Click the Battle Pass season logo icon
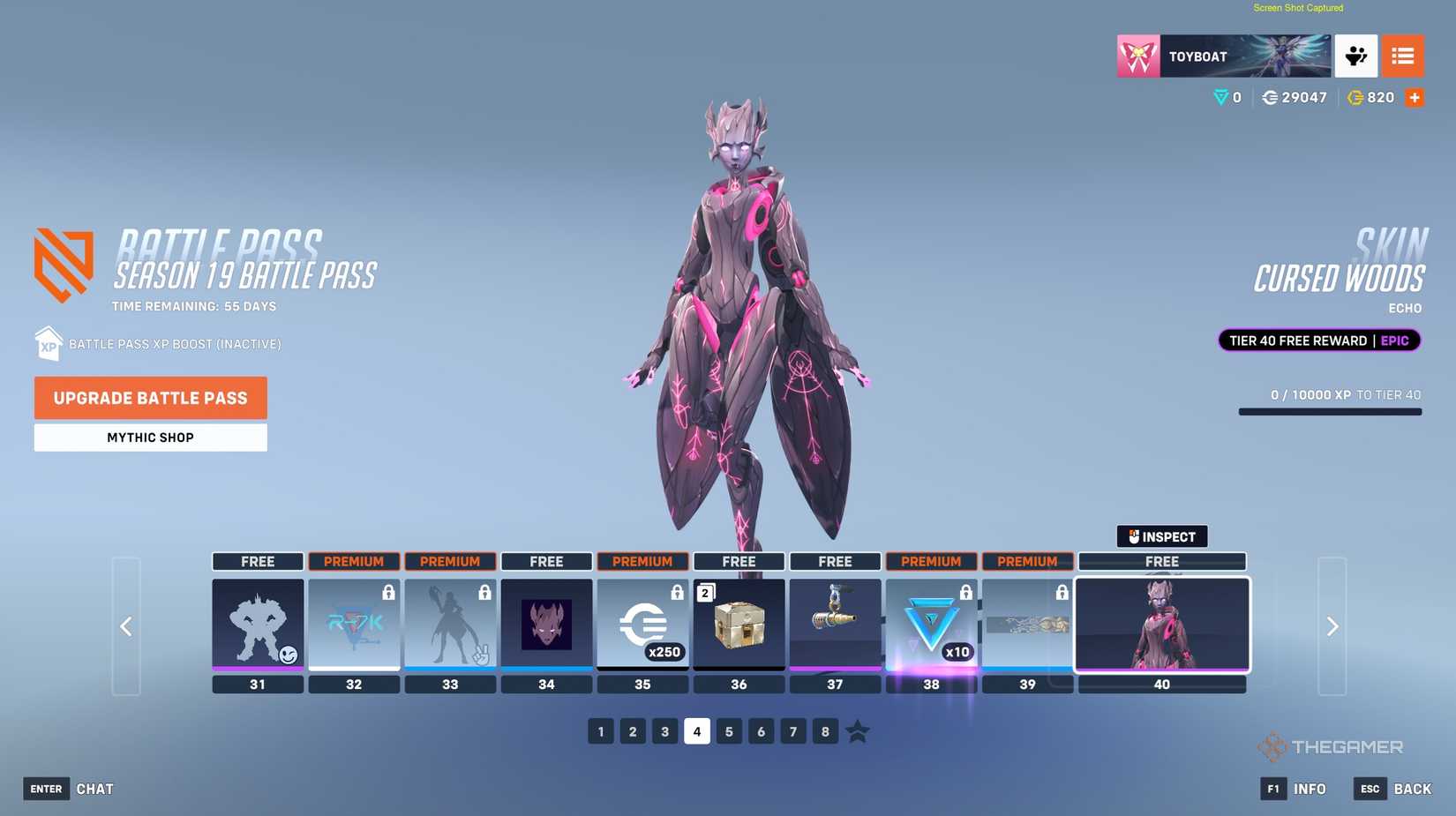The width and height of the screenshot is (1456, 816). (60, 261)
